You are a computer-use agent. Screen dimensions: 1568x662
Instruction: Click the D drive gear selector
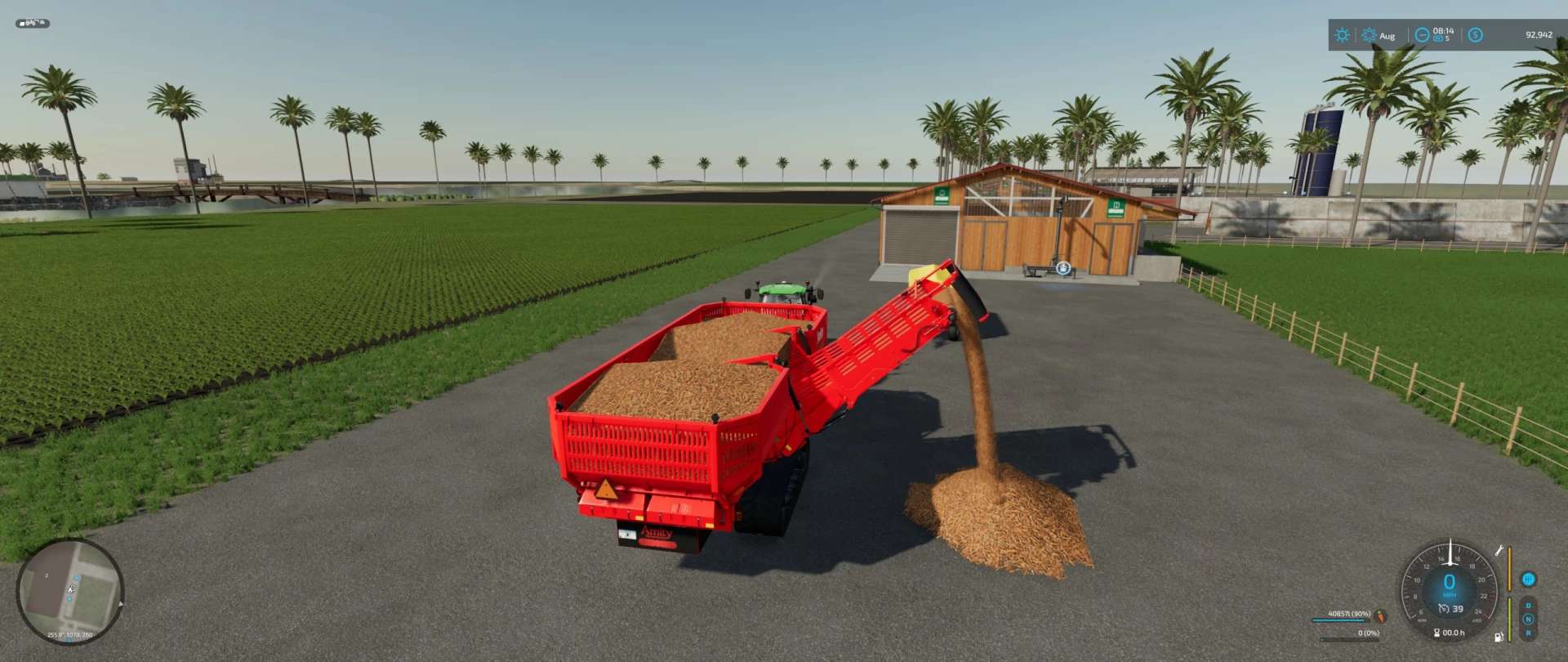(1528, 606)
